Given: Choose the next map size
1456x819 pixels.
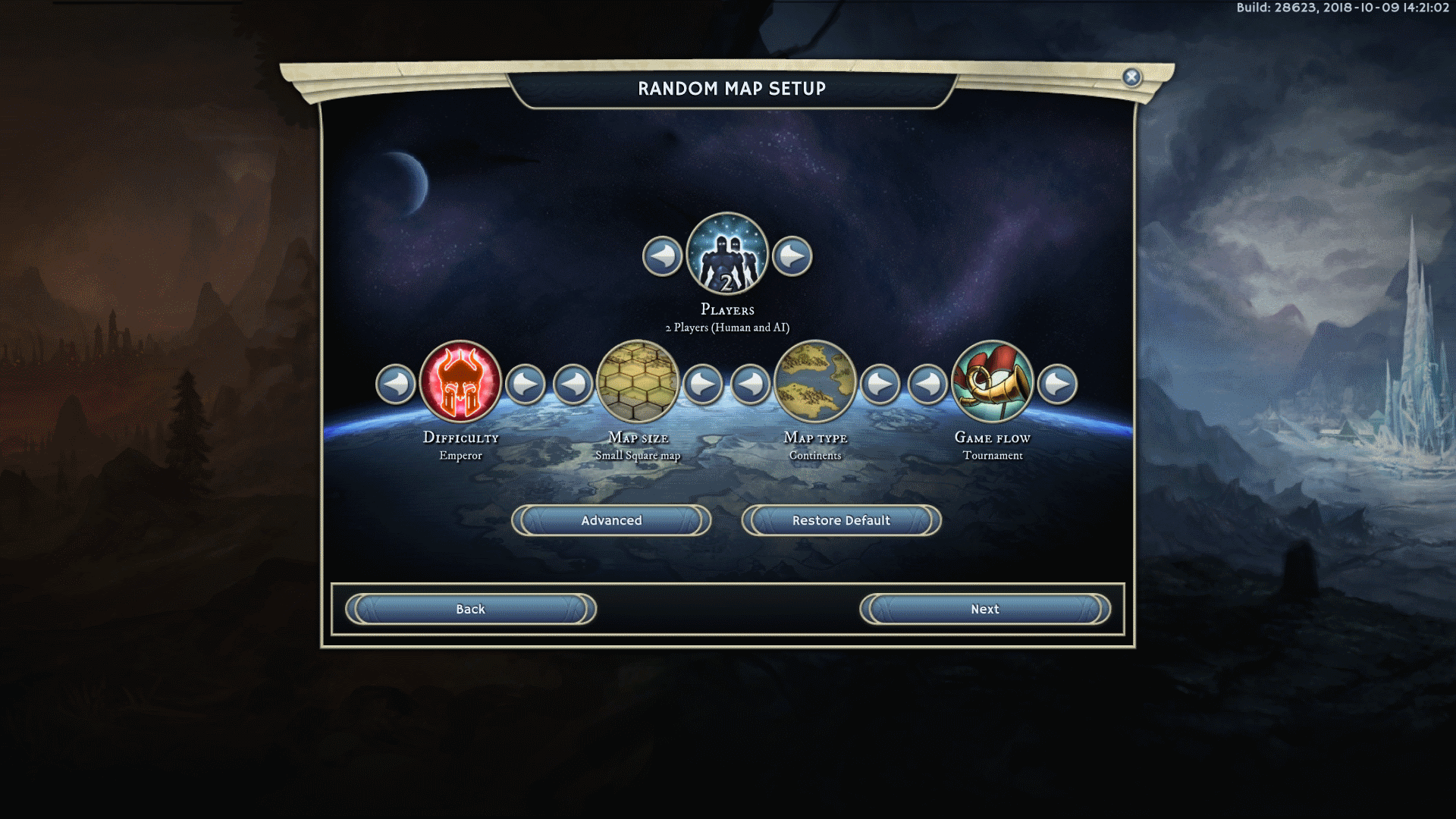Looking at the screenshot, I should (x=703, y=384).
